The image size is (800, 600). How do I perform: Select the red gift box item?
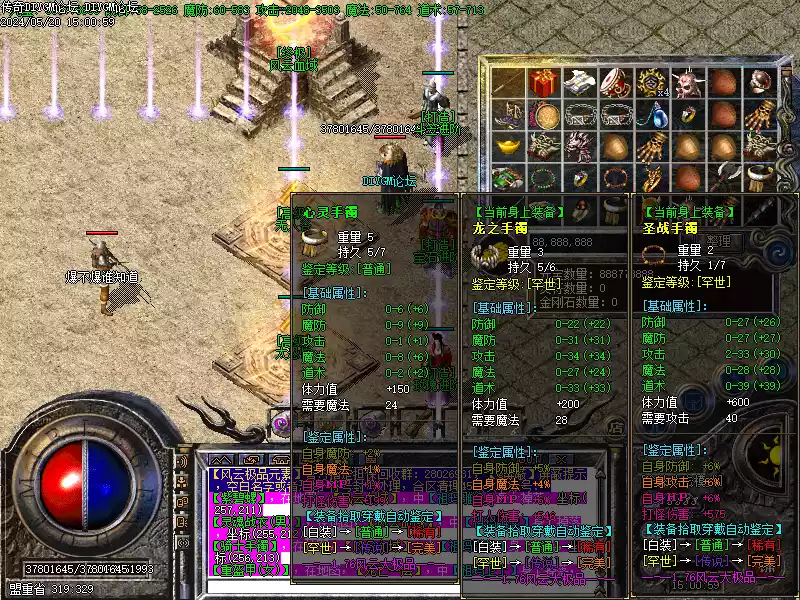pos(544,84)
